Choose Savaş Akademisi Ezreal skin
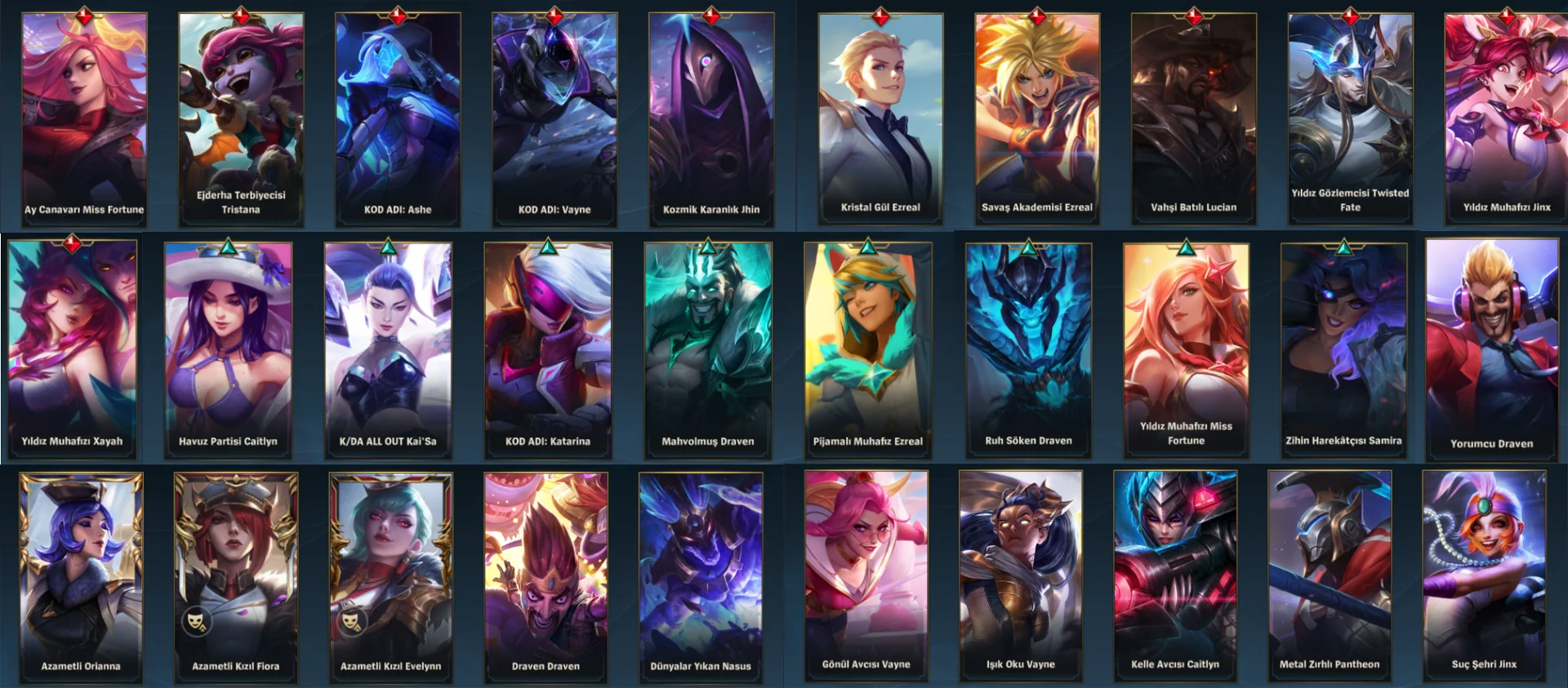 coord(1037,118)
